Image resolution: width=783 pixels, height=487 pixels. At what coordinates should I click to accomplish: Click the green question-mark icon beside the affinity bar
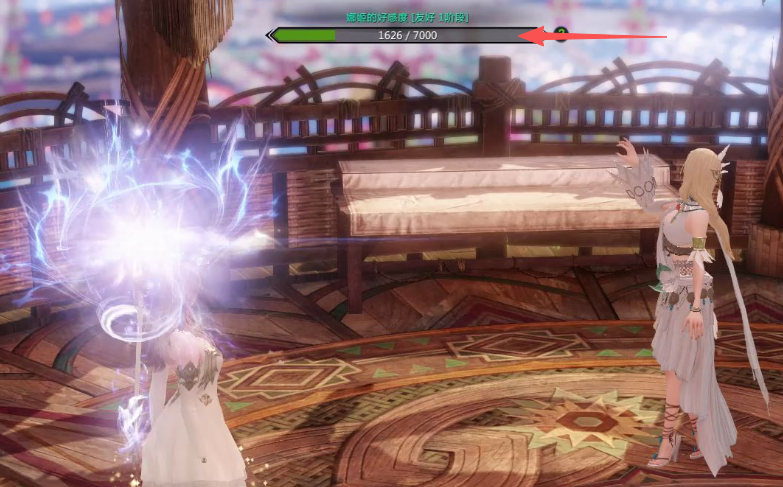click(x=561, y=34)
